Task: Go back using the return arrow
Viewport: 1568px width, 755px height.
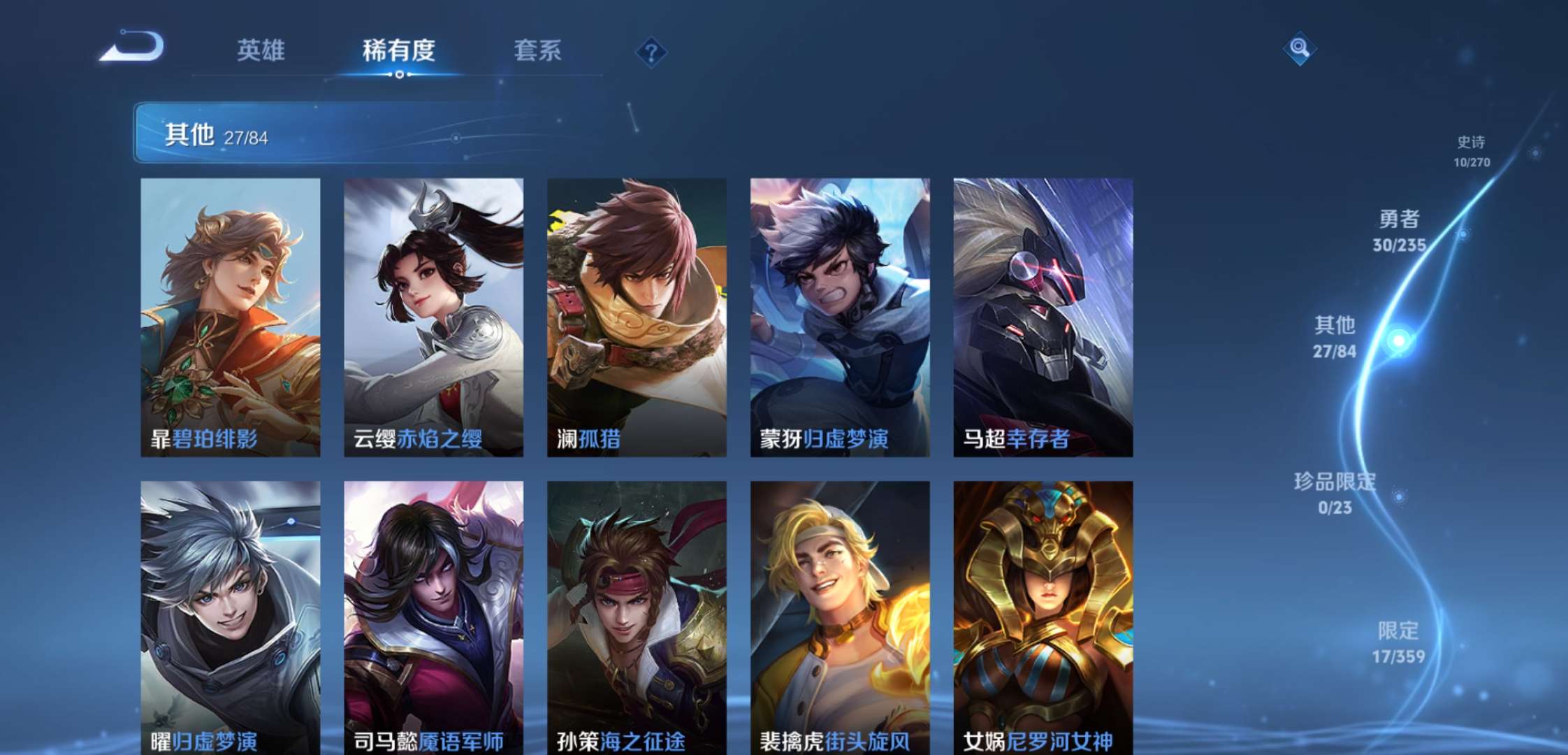Action: [x=132, y=48]
